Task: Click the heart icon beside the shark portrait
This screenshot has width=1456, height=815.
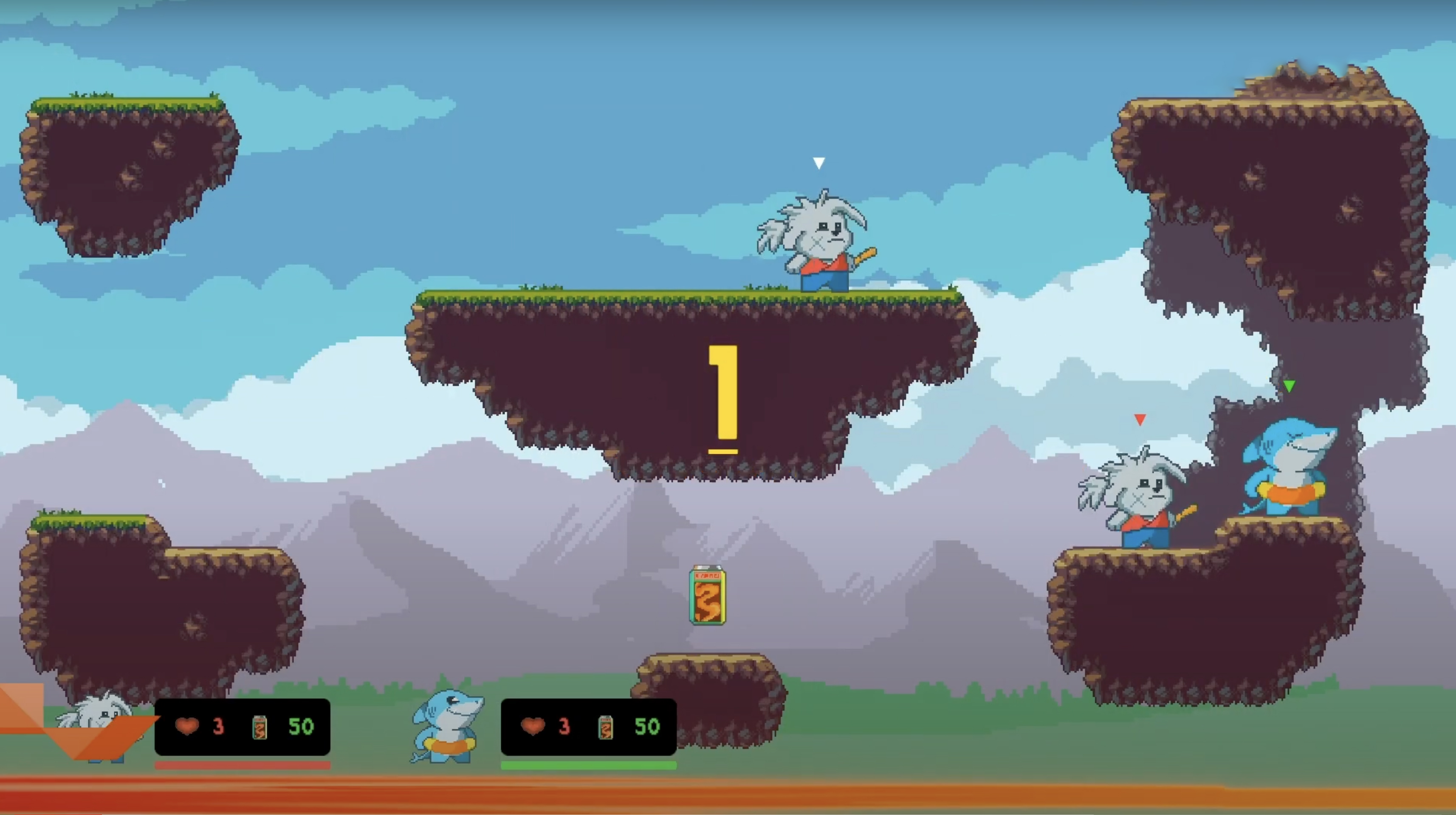Action: click(x=533, y=726)
